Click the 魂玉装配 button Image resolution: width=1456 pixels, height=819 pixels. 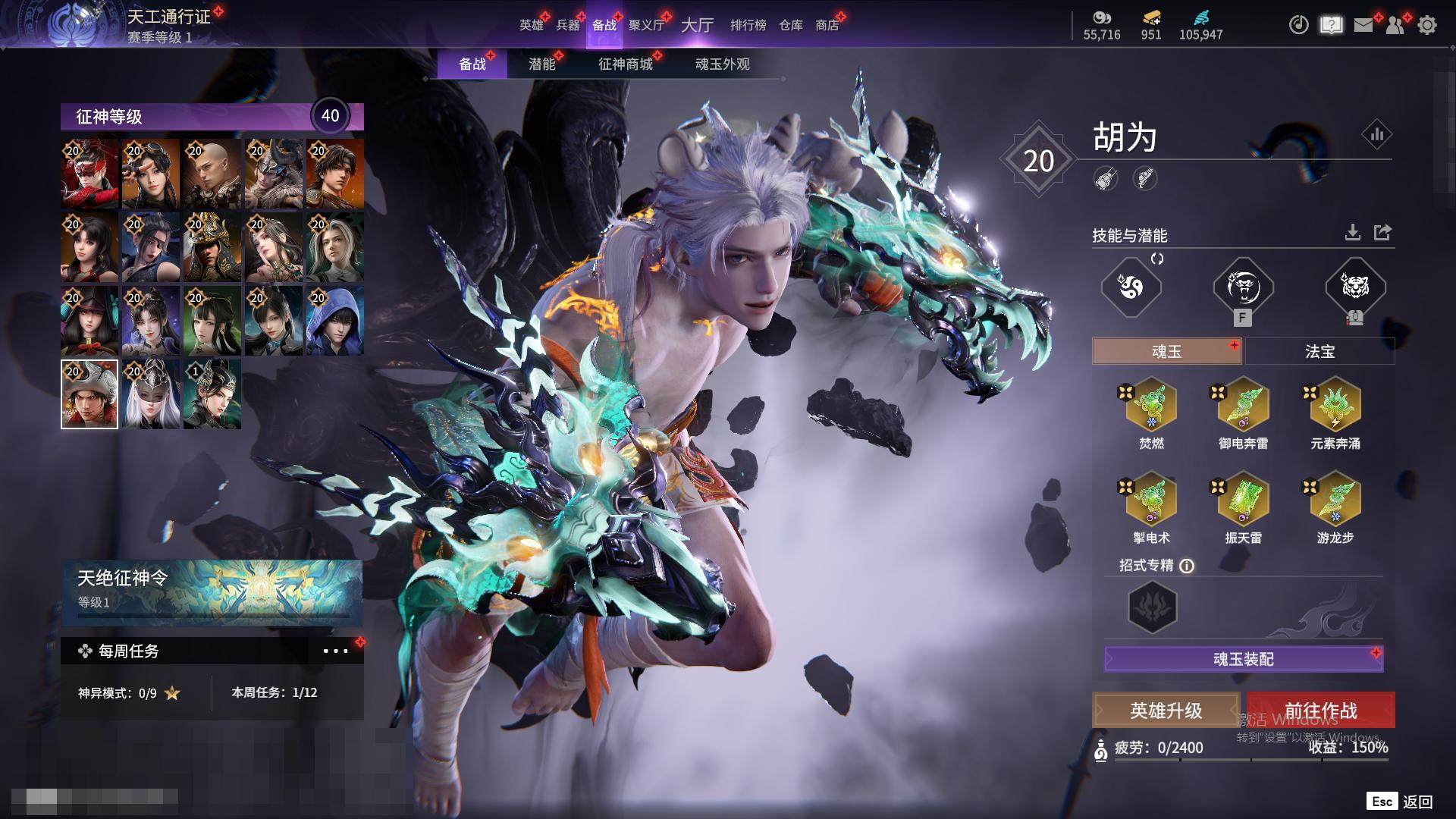pos(1244,659)
